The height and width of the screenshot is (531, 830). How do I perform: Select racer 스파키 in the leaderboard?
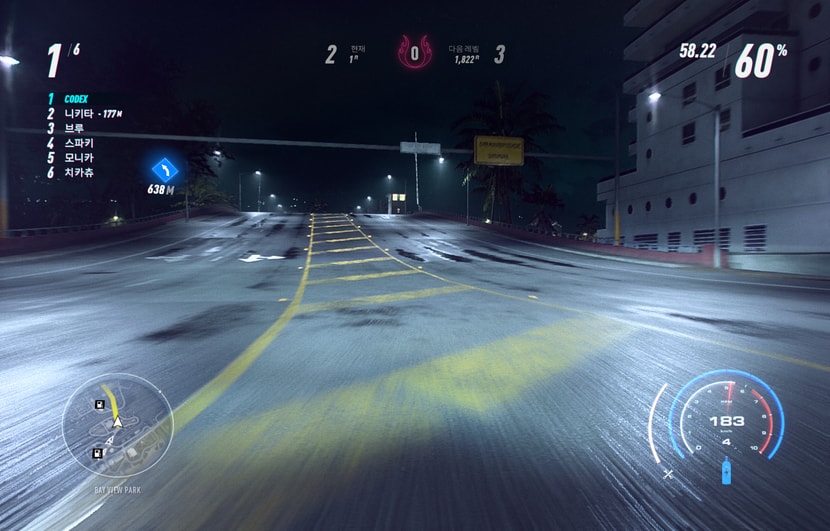pos(78,143)
